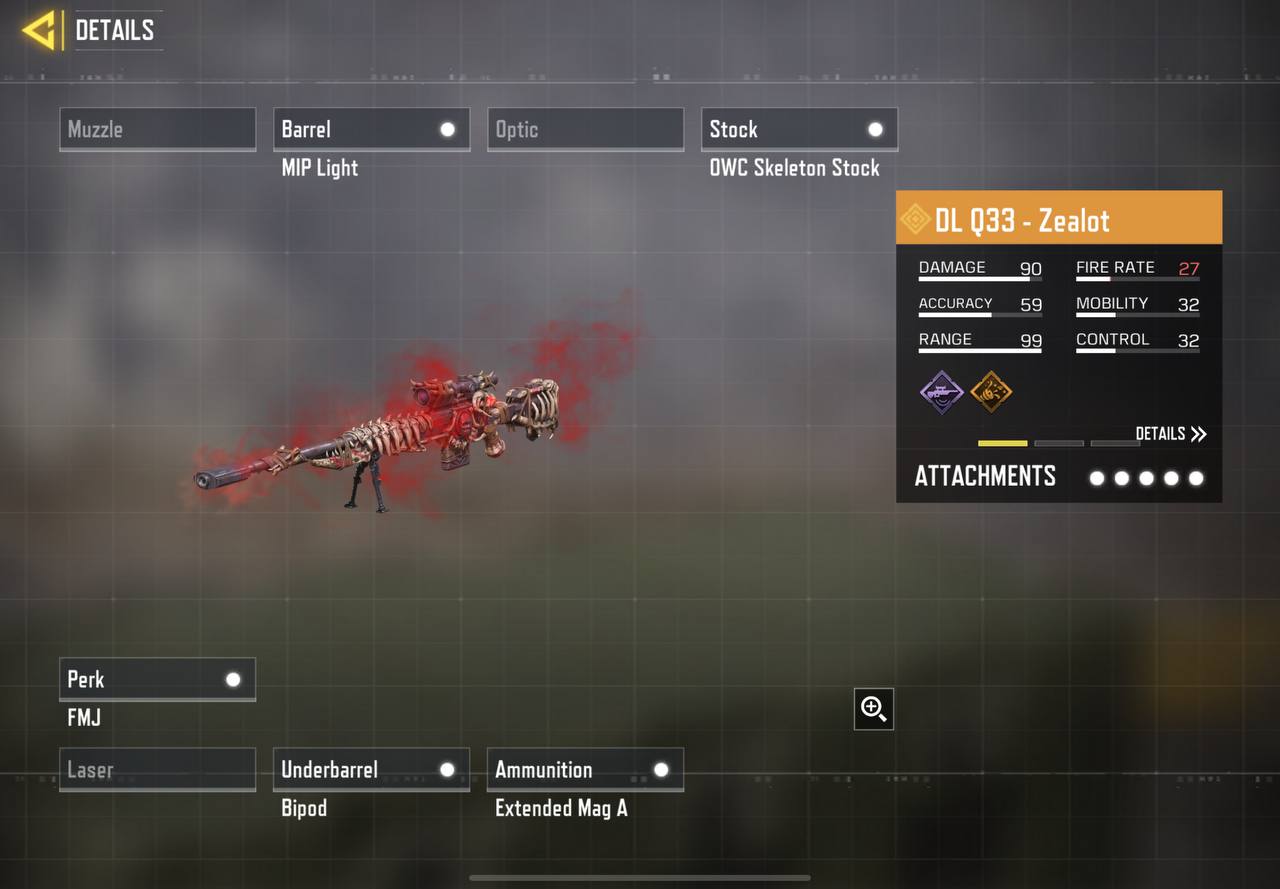Open the Perk slot with FMJ
Screen dimensions: 1280x889
tap(157, 679)
